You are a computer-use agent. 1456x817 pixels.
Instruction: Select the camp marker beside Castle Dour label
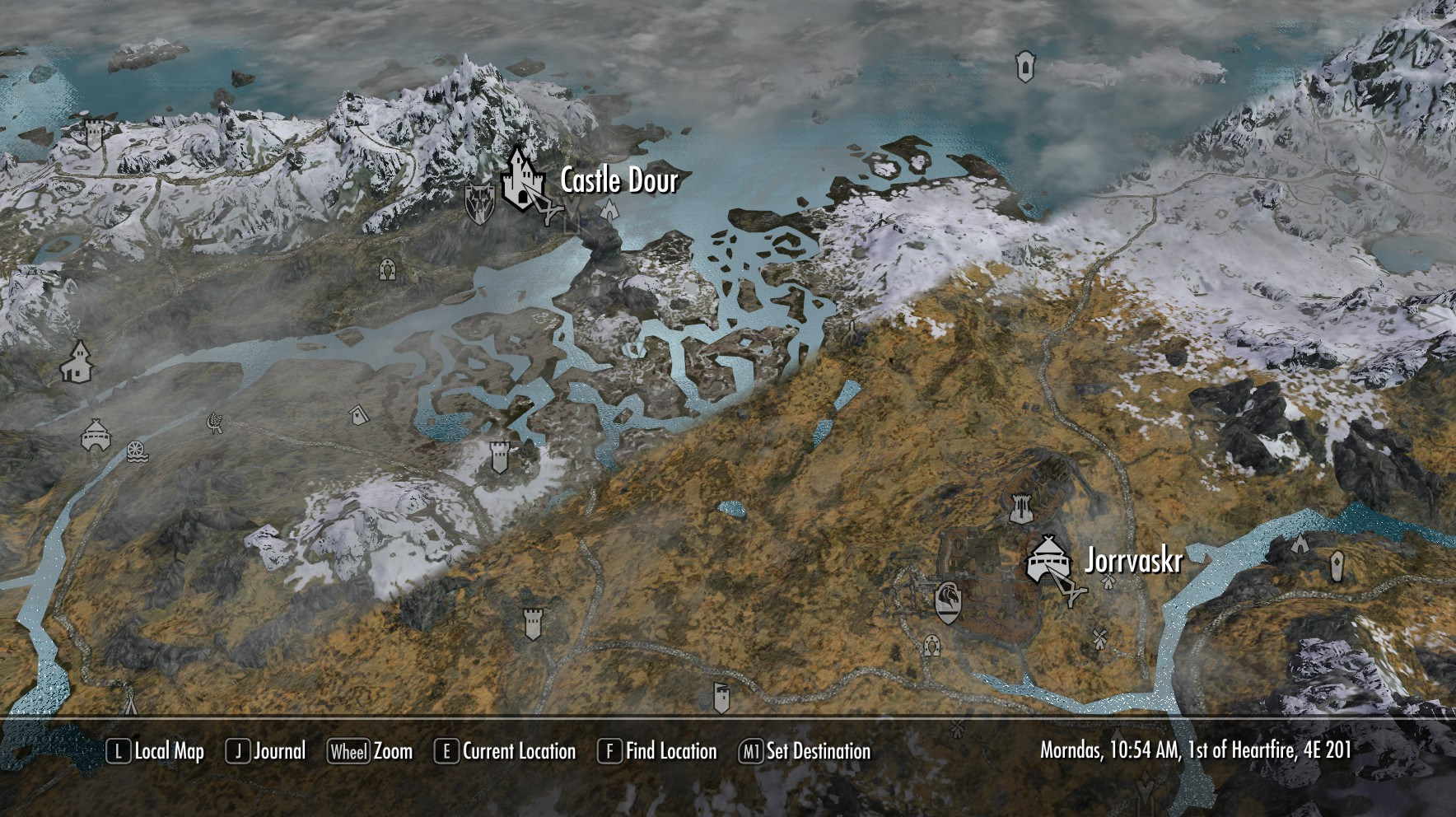coord(609,209)
